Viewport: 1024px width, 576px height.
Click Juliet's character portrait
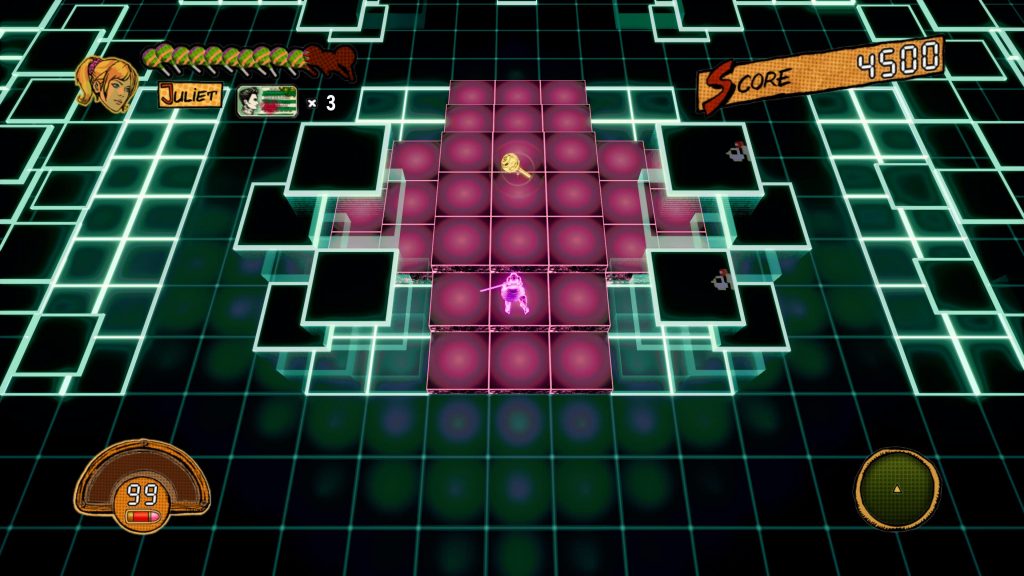[107, 83]
